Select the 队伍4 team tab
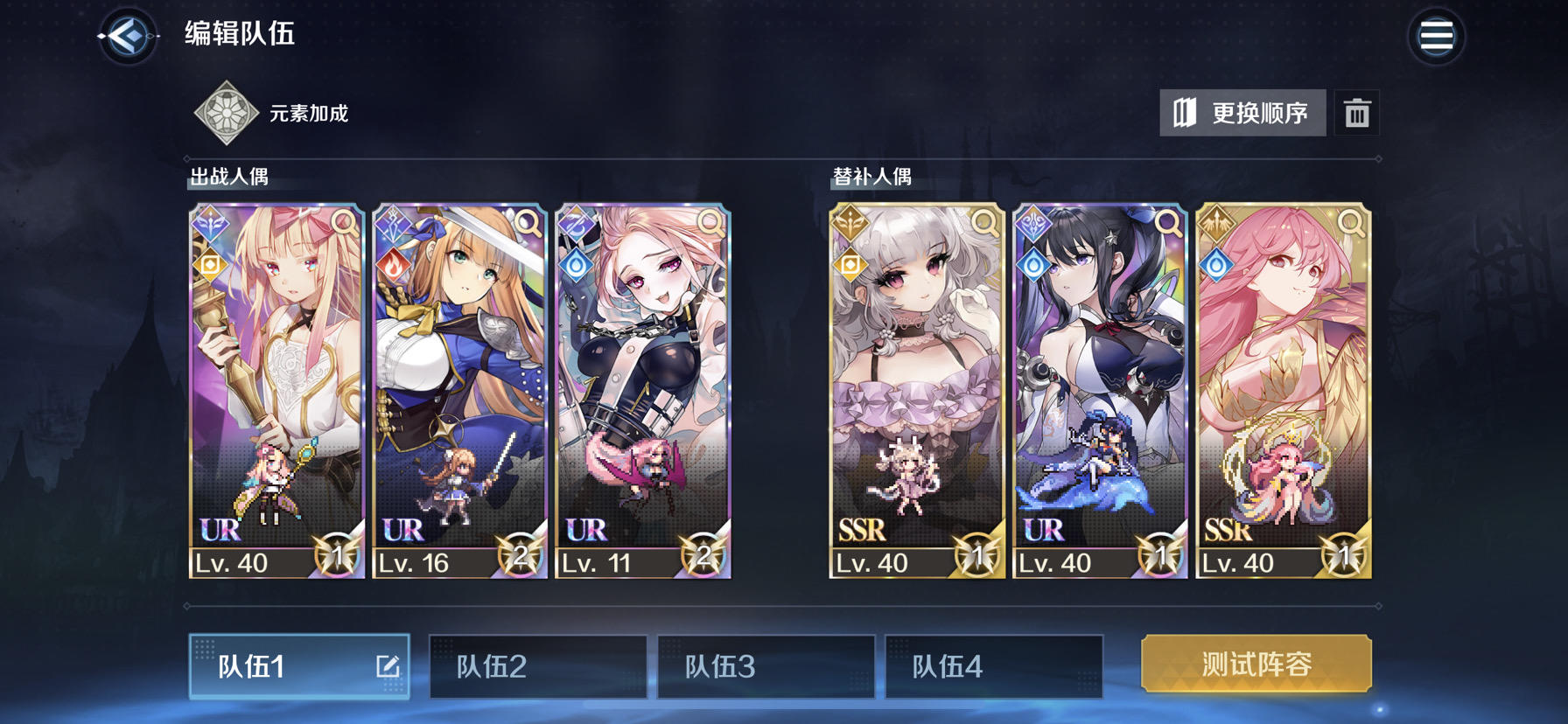The image size is (1568, 724). 994,665
